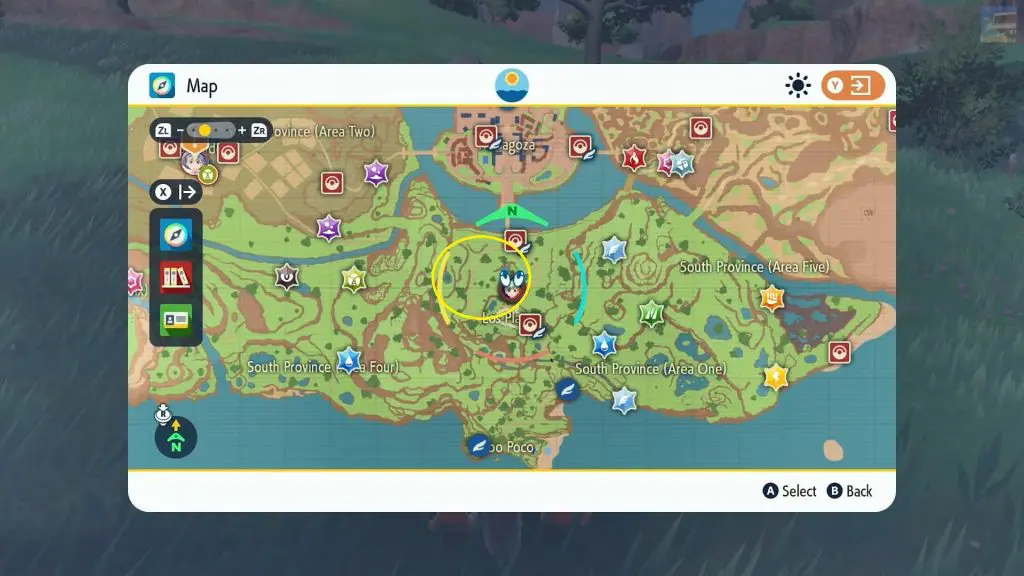Select the green Grass Tera Raid crystal
Image resolution: width=1024 pixels, height=576 pixels.
(652, 314)
